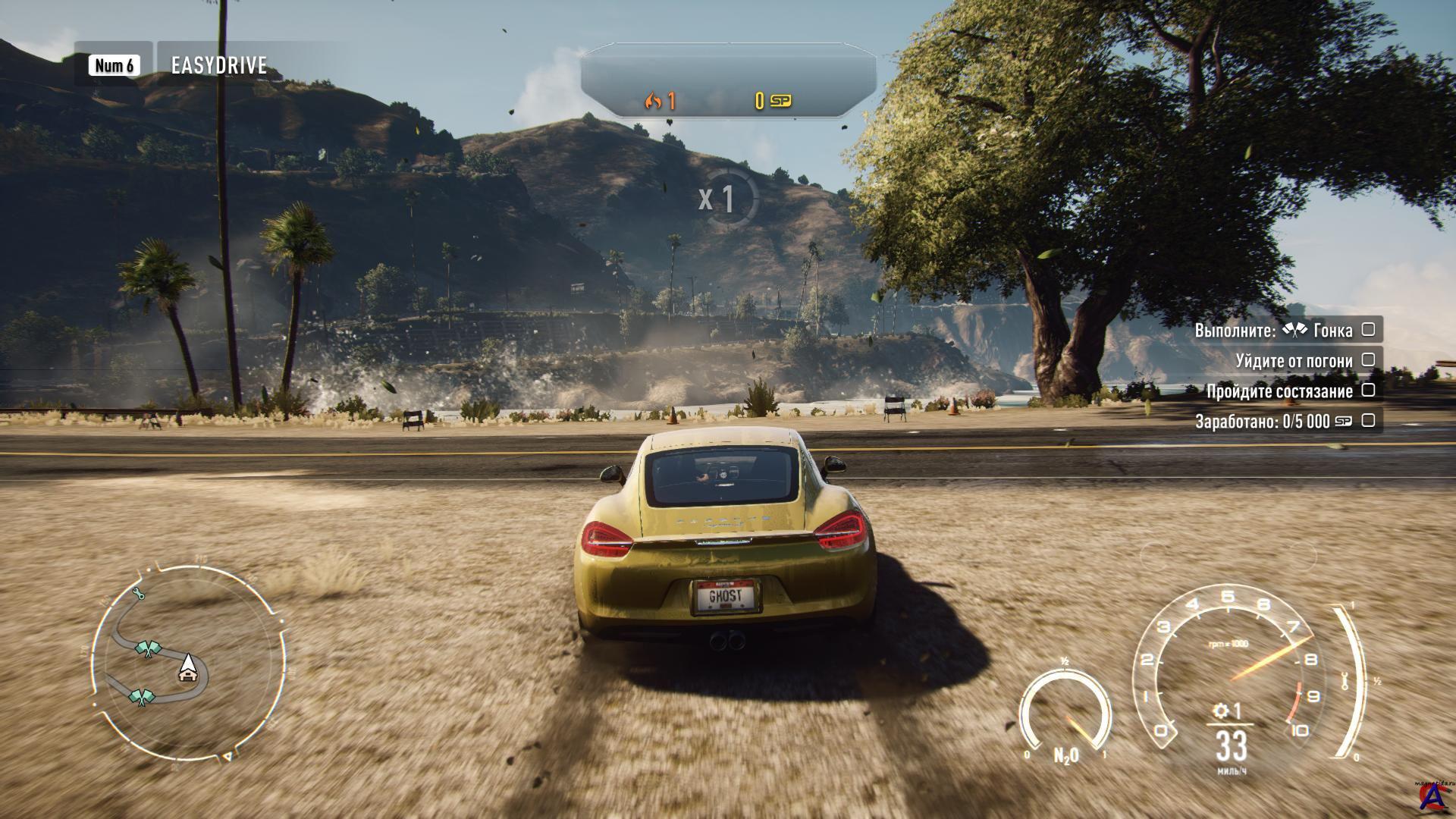Viewport: 1456px width, 819px height.
Task: Open the EasyDrive menu label
Action: (218, 65)
